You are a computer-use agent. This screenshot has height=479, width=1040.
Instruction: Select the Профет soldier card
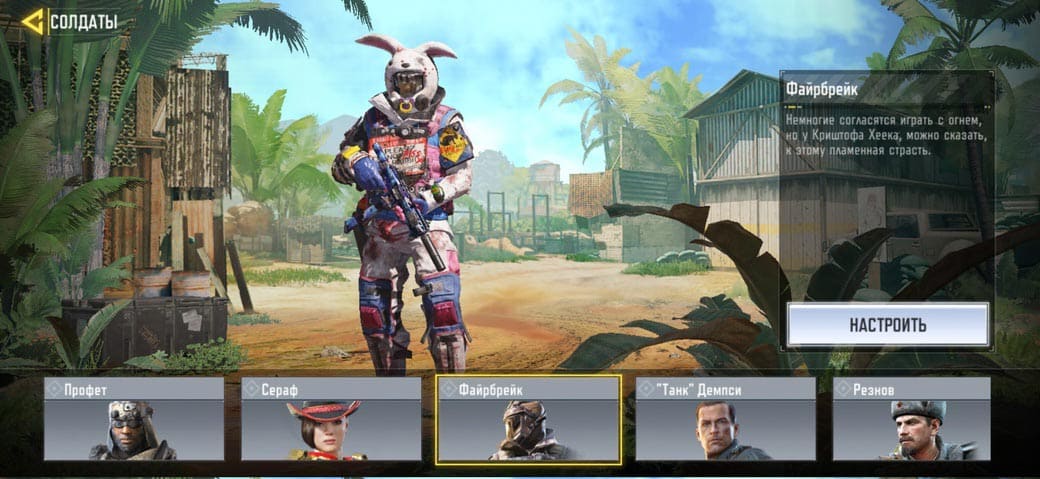tap(134, 419)
